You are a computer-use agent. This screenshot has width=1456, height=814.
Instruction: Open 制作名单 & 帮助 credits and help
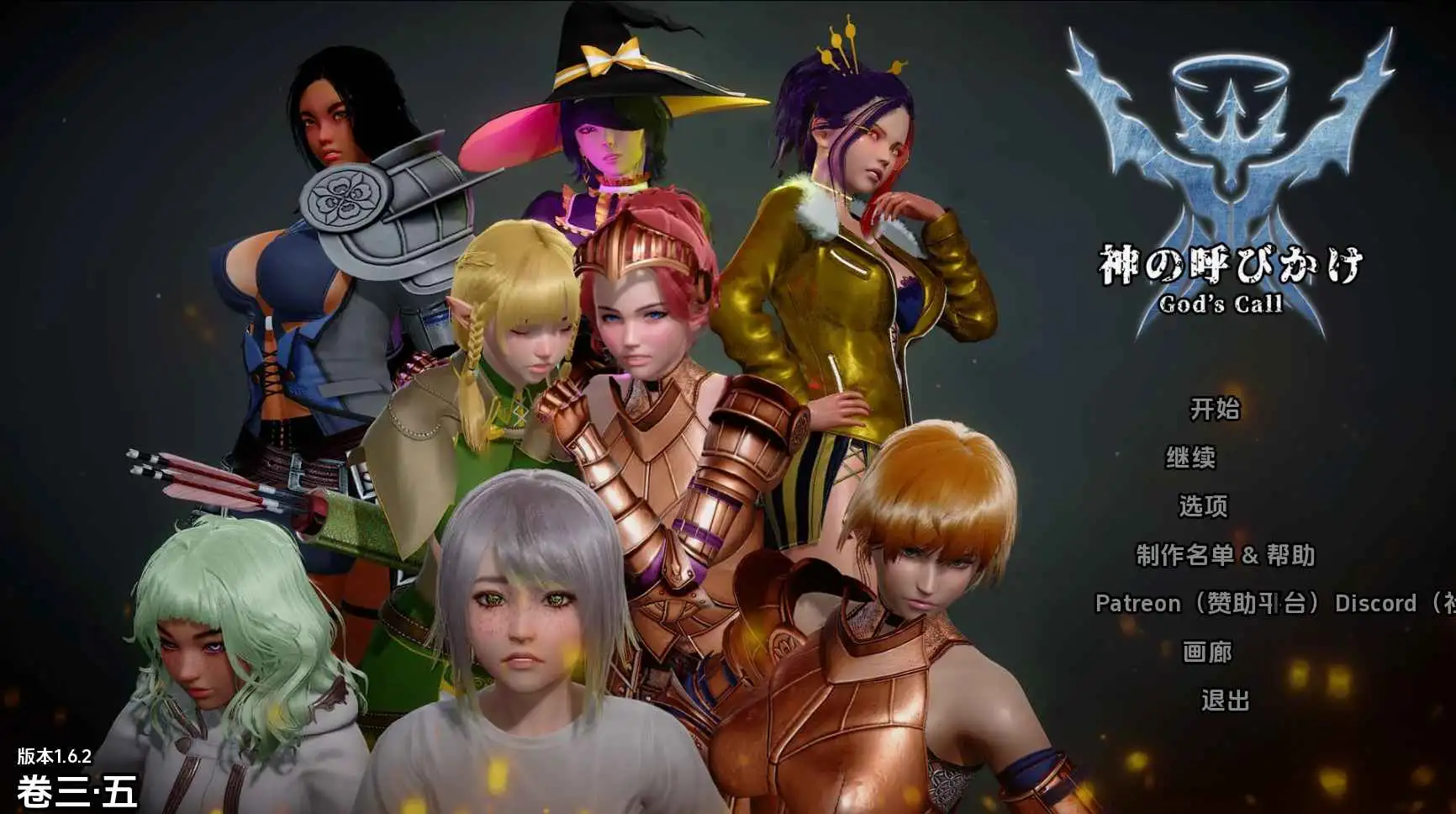pos(1225,556)
